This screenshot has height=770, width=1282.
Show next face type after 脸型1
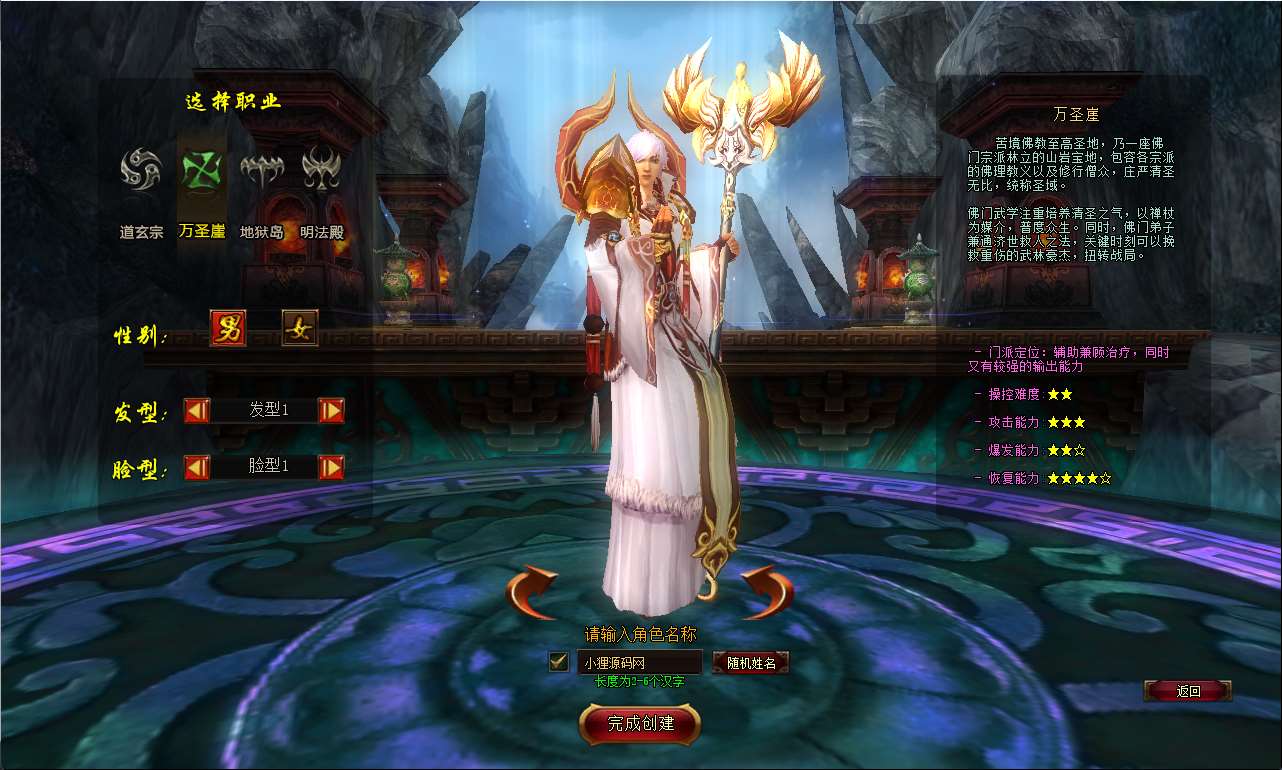pos(331,467)
